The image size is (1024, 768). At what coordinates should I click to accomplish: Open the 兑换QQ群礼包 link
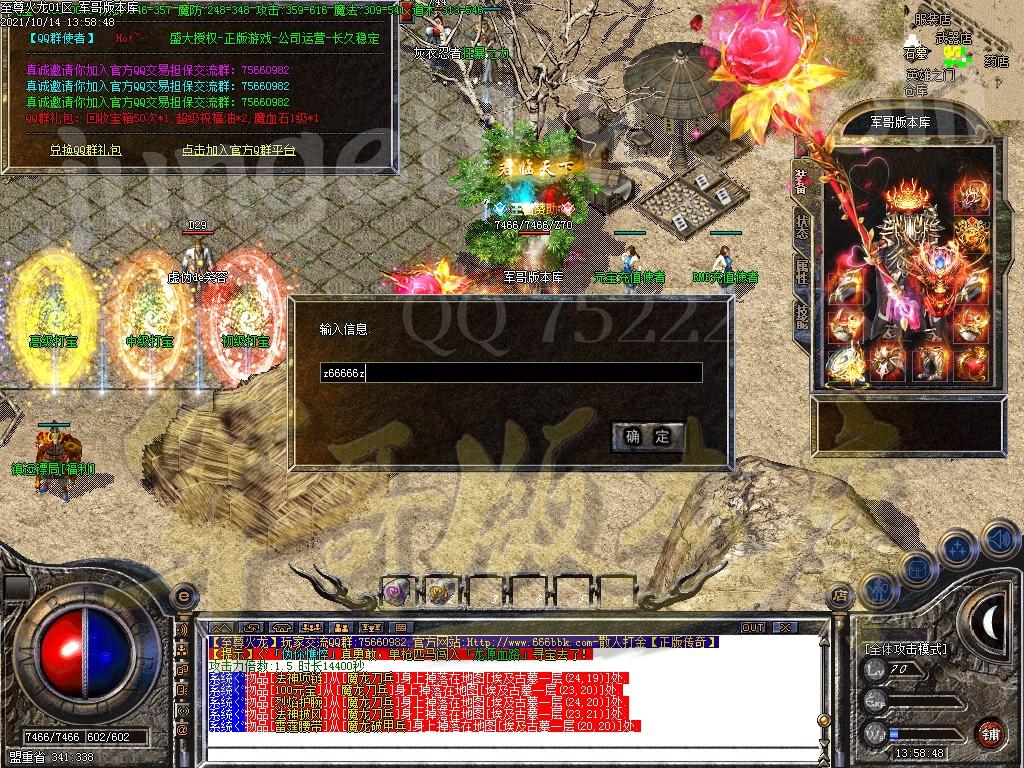click(85, 150)
